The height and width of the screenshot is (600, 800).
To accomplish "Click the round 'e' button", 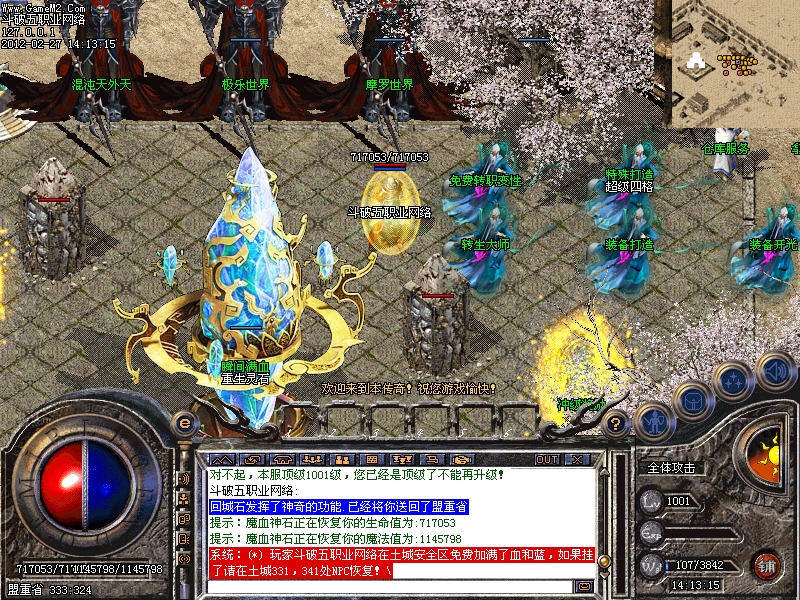I will tap(183, 421).
